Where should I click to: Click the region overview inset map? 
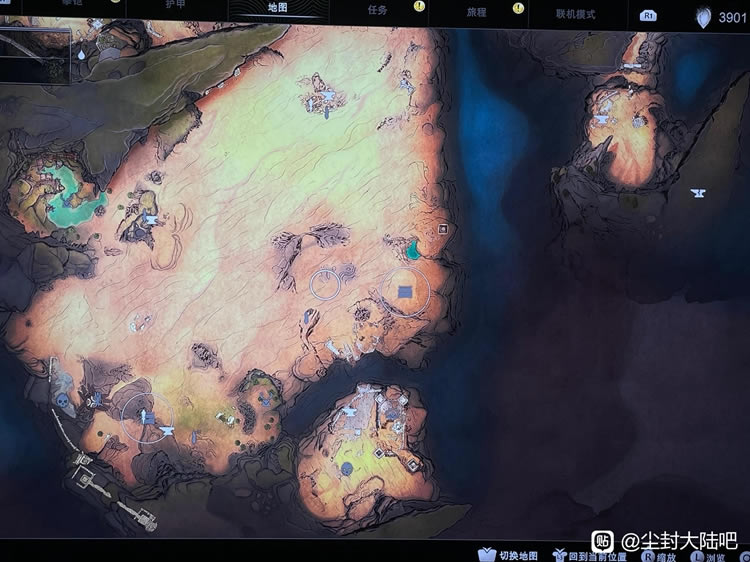pos(35,56)
